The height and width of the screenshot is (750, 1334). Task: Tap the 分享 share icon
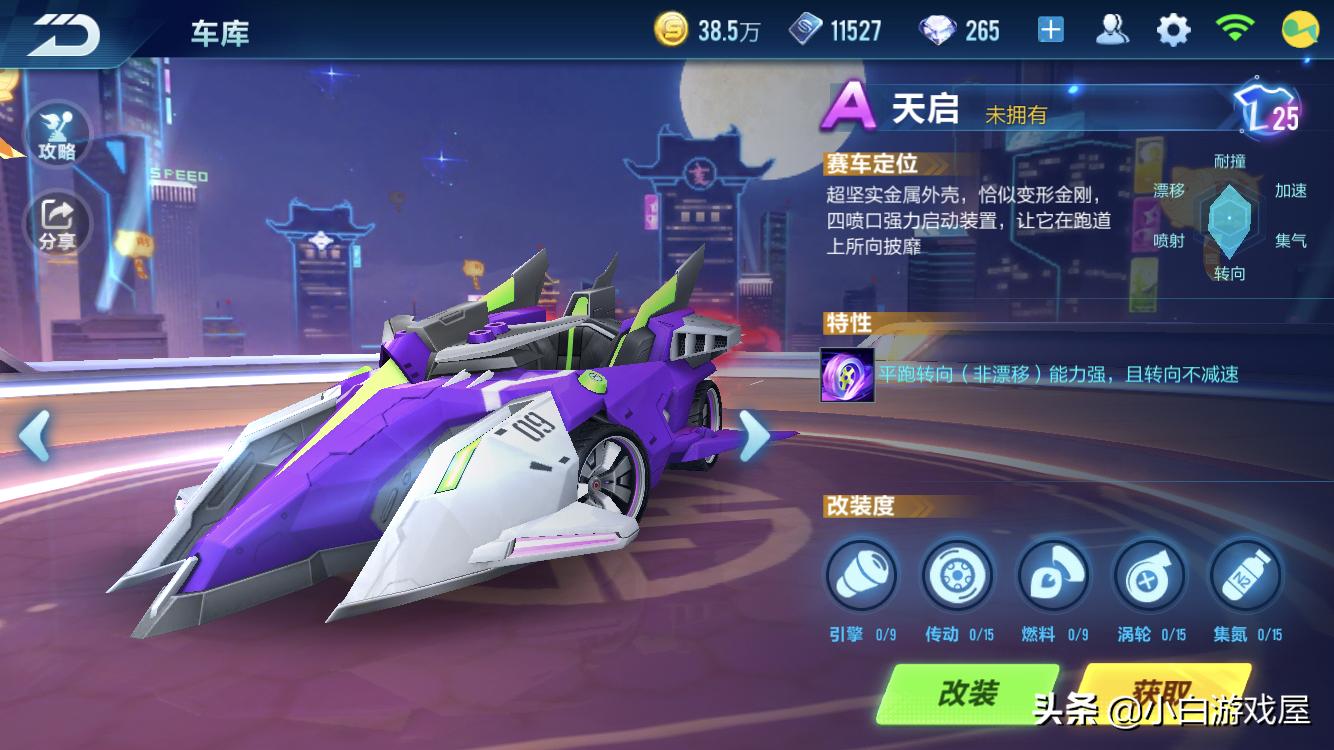point(60,221)
